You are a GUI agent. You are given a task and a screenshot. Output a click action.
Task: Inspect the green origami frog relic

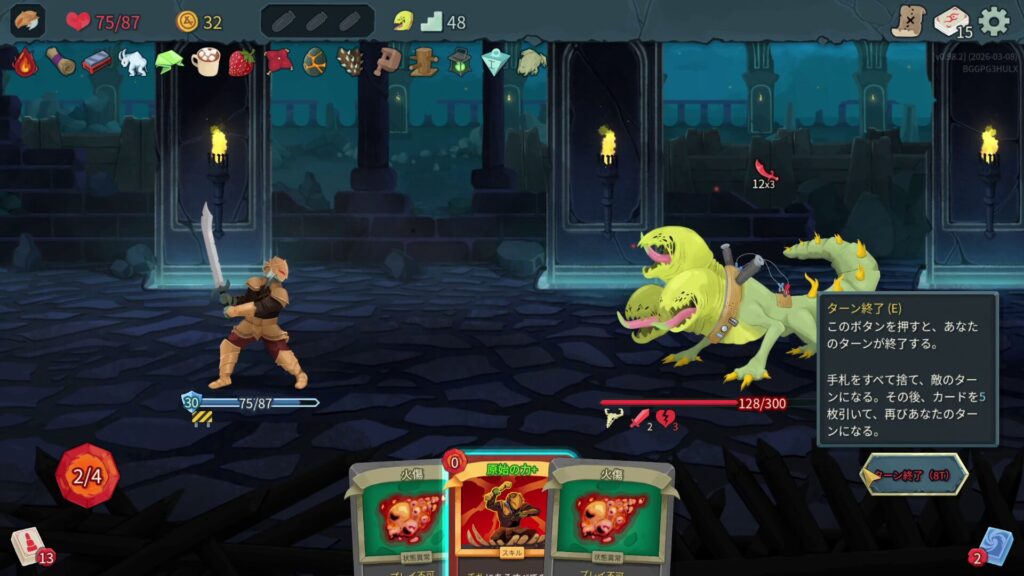pos(169,62)
